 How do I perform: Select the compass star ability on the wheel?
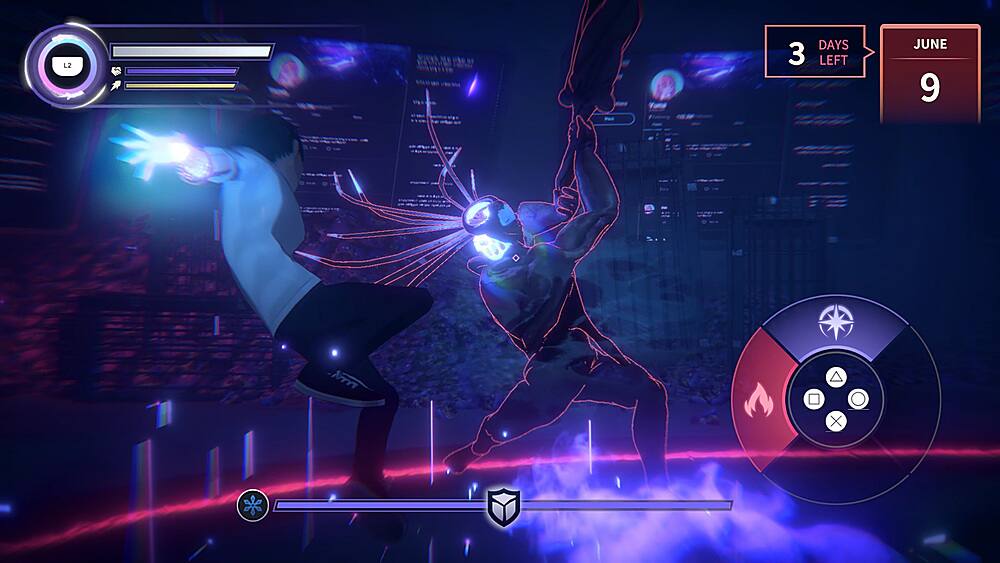point(833,322)
